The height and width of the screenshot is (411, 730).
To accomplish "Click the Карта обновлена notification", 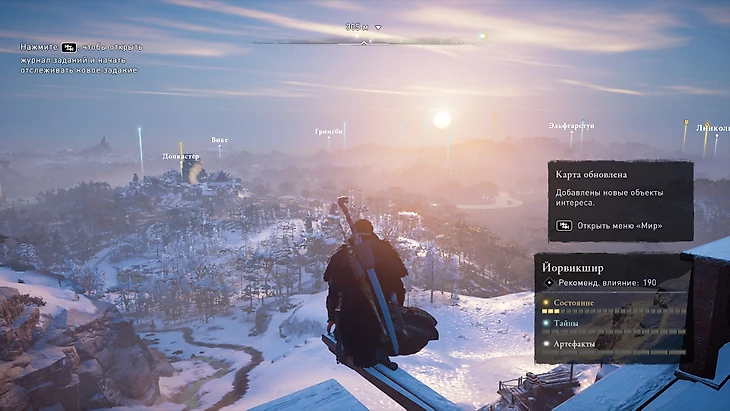I will (x=620, y=200).
